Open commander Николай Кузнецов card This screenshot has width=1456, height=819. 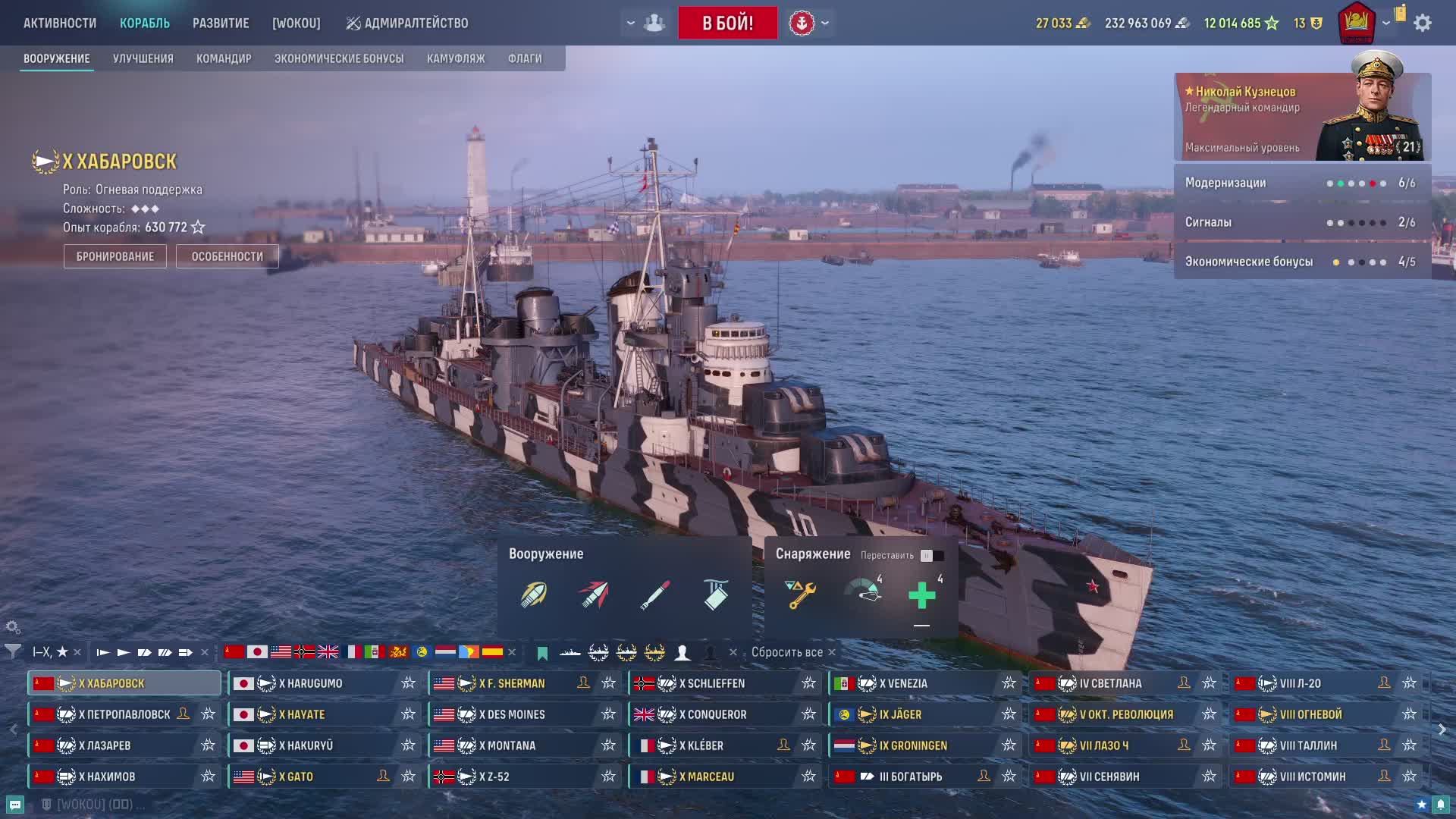point(1302,117)
